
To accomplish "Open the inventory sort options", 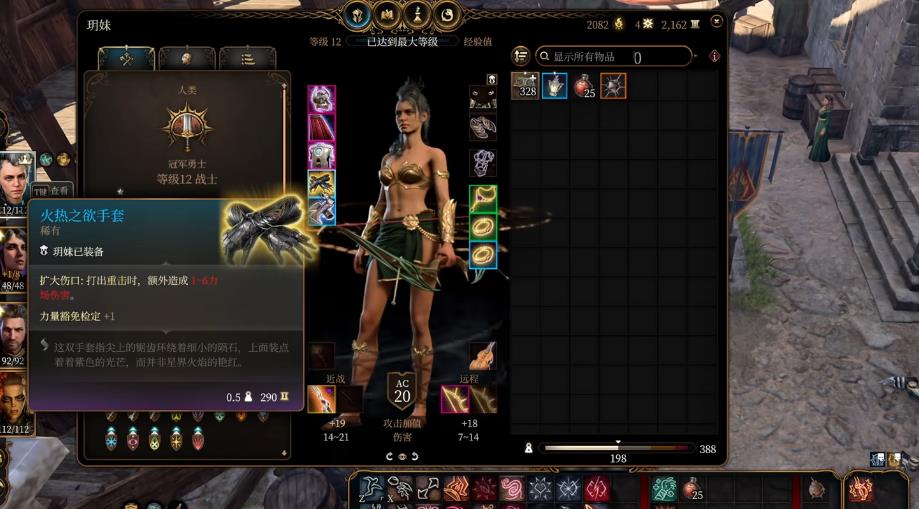I will click(x=520, y=56).
